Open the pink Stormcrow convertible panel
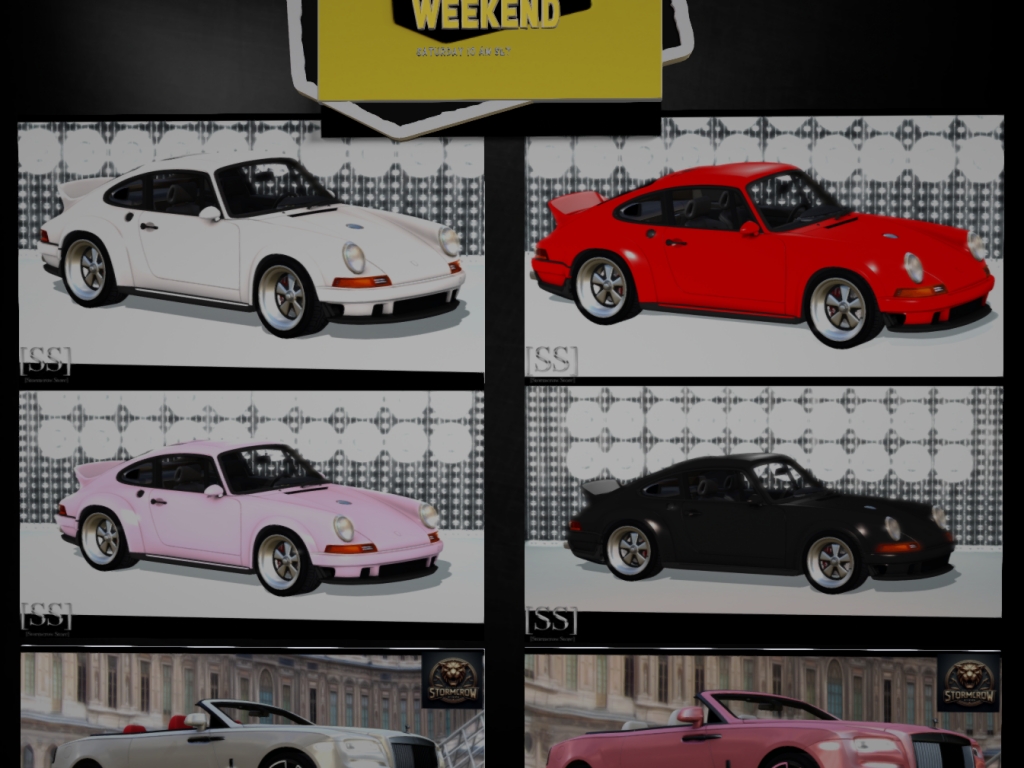This screenshot has height=768, width=1024. (763, 712)
